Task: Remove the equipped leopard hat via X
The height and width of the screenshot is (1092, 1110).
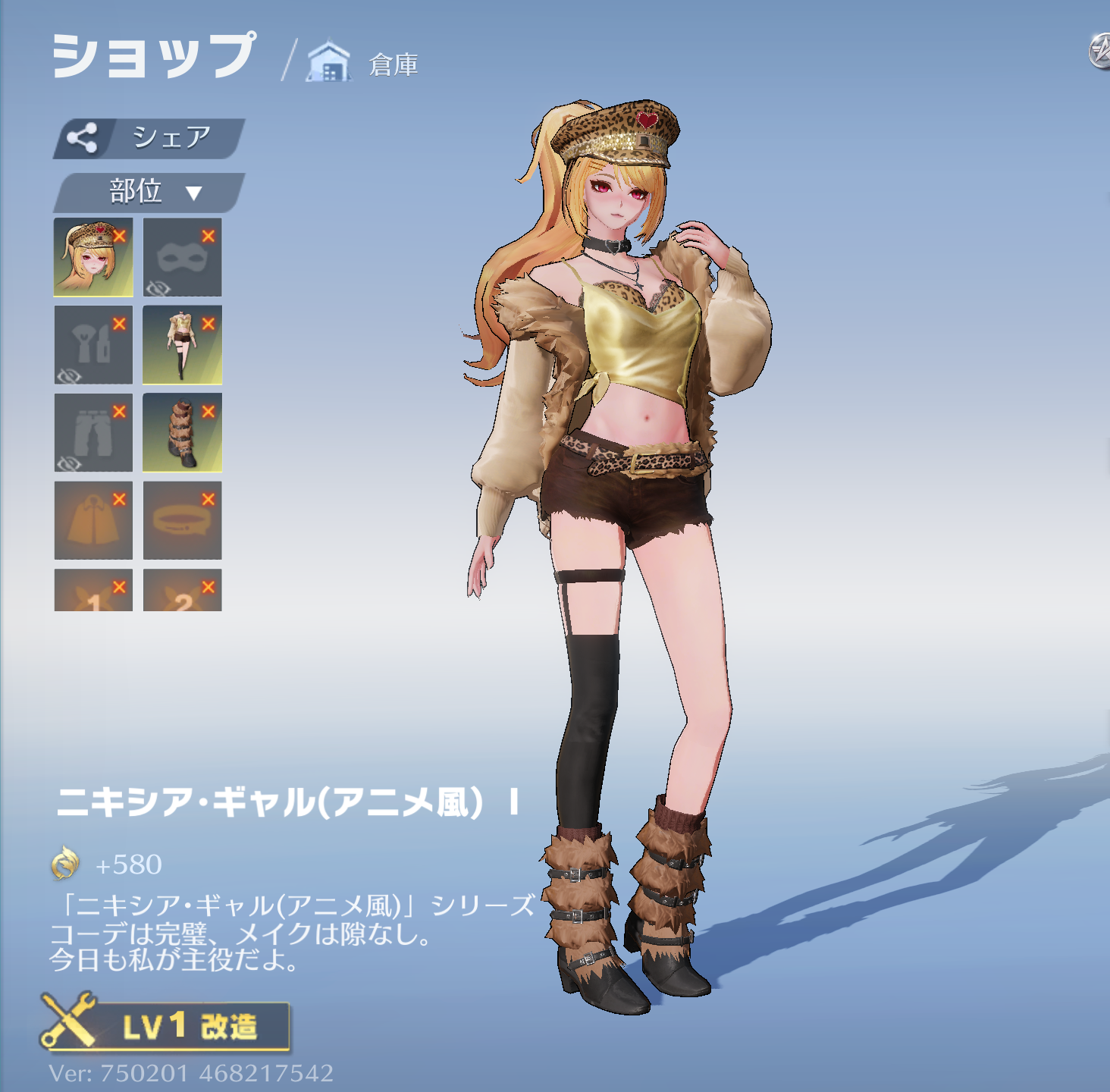Action: [119, 236]
